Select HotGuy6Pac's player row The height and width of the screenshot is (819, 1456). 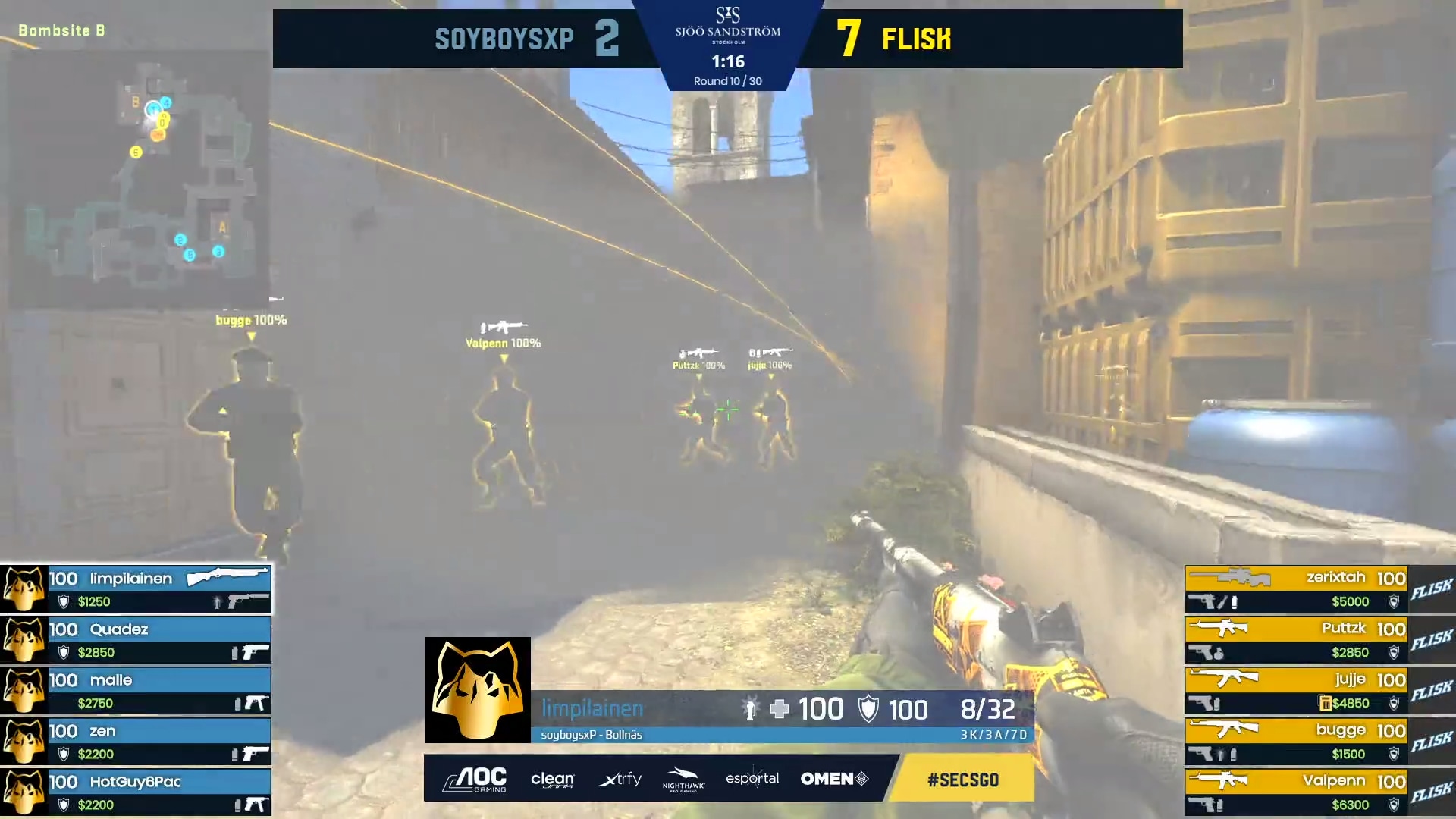(136, 792)
